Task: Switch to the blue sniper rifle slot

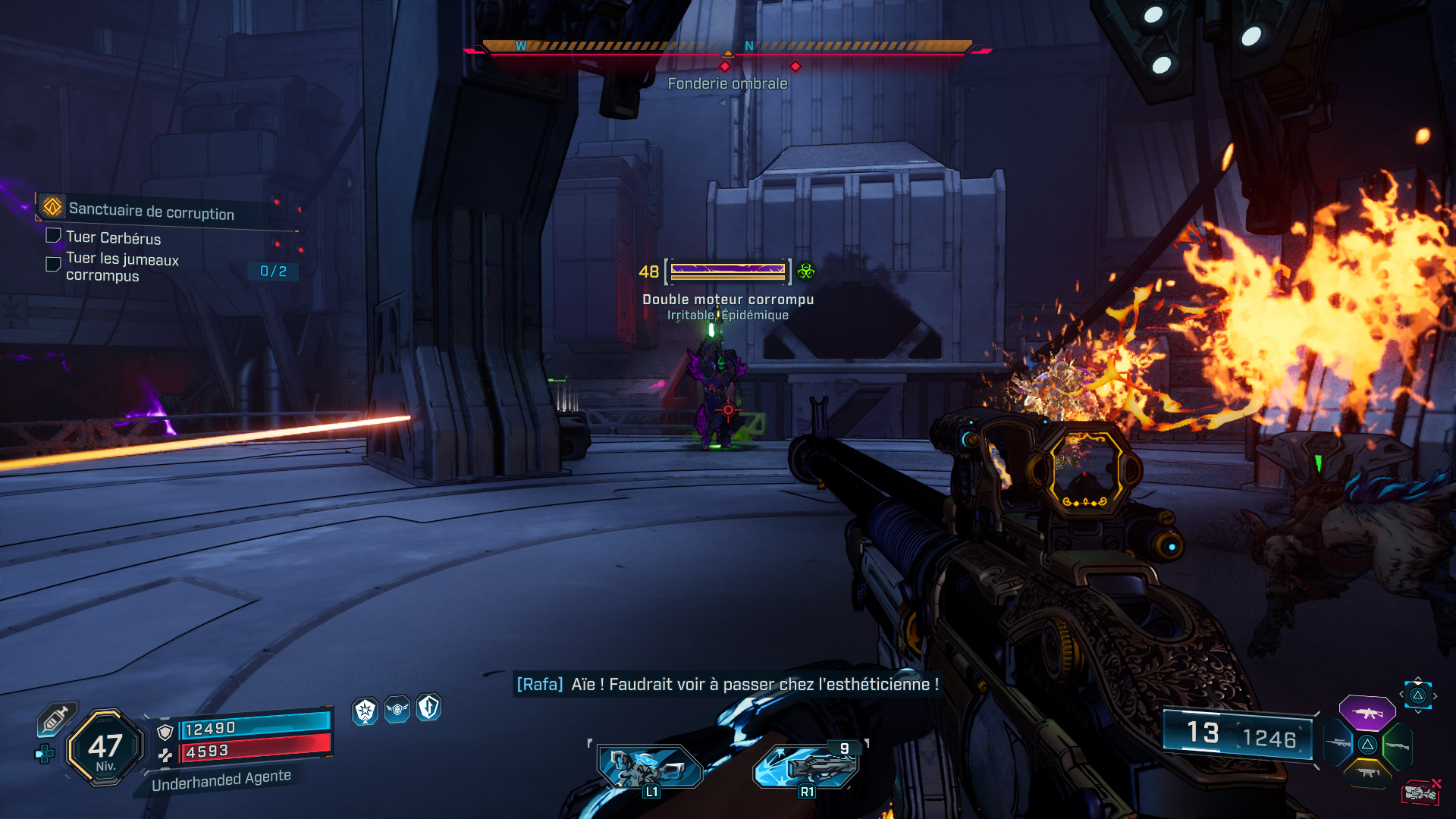Action: 1338,743
